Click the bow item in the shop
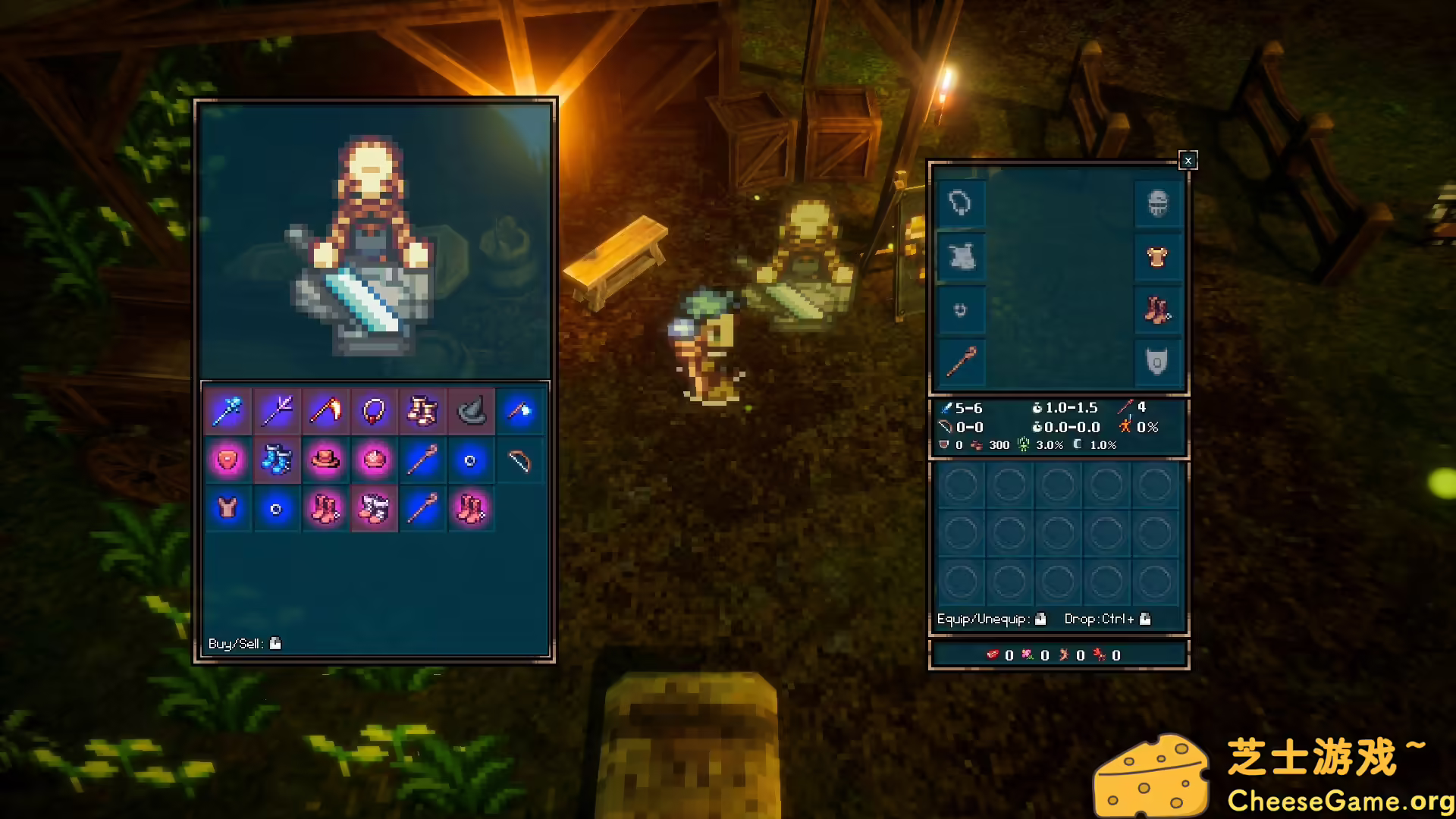Viewport: 1456px width, 819px height. [x=519, y=459]
